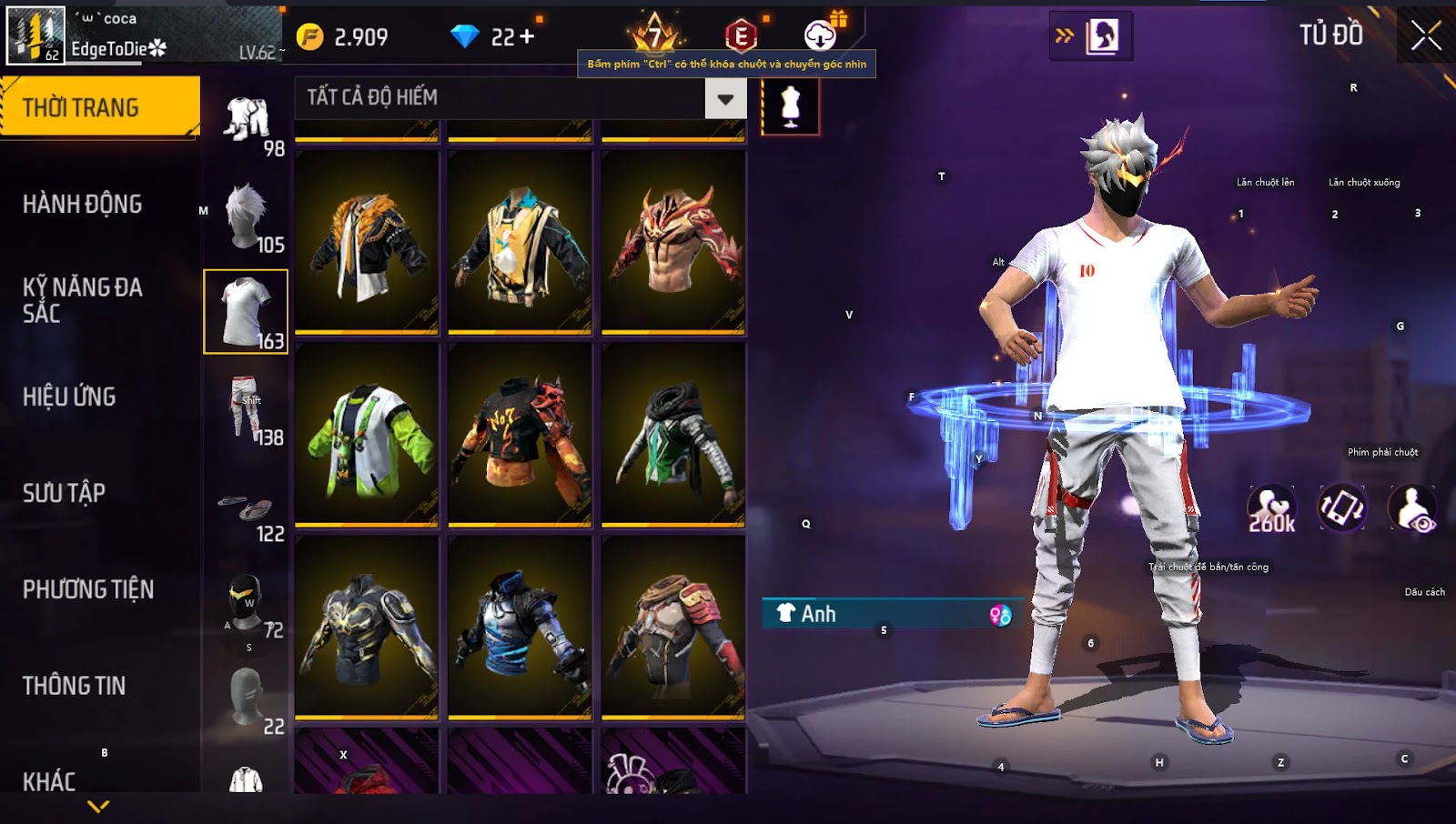Image resolution: width=1456 pixels, height=824 pixels.
Task: Add diamonds with the plus button
Action: click(x=527, y=37)
